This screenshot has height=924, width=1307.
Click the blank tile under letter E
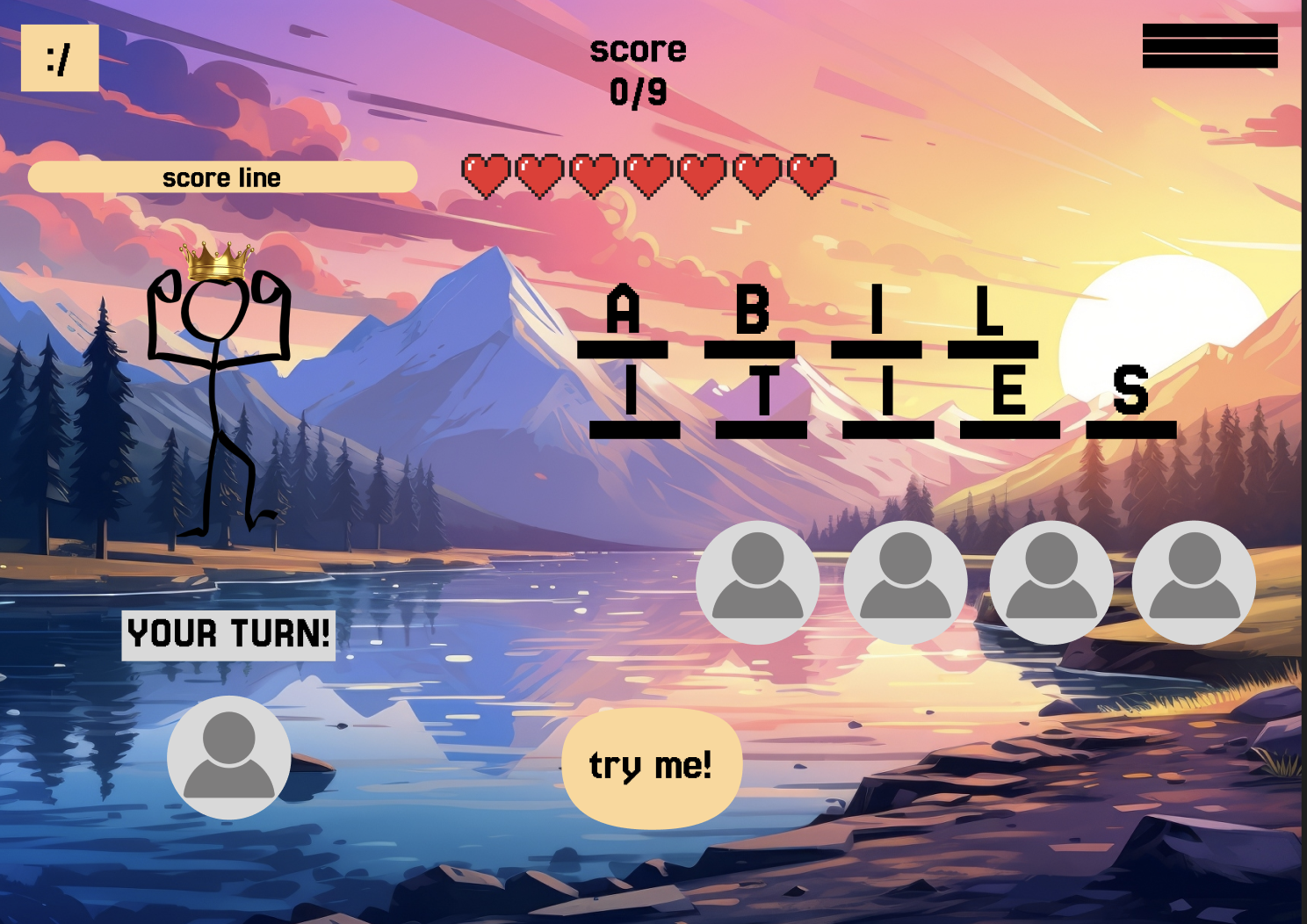1010,430
